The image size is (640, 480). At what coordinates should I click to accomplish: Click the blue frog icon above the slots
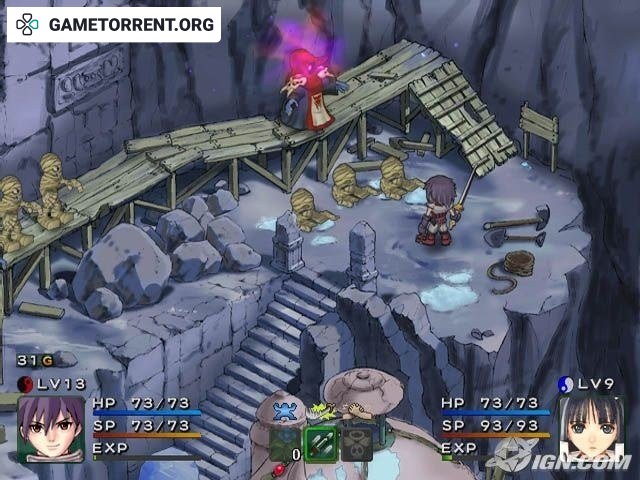point(285,410)
